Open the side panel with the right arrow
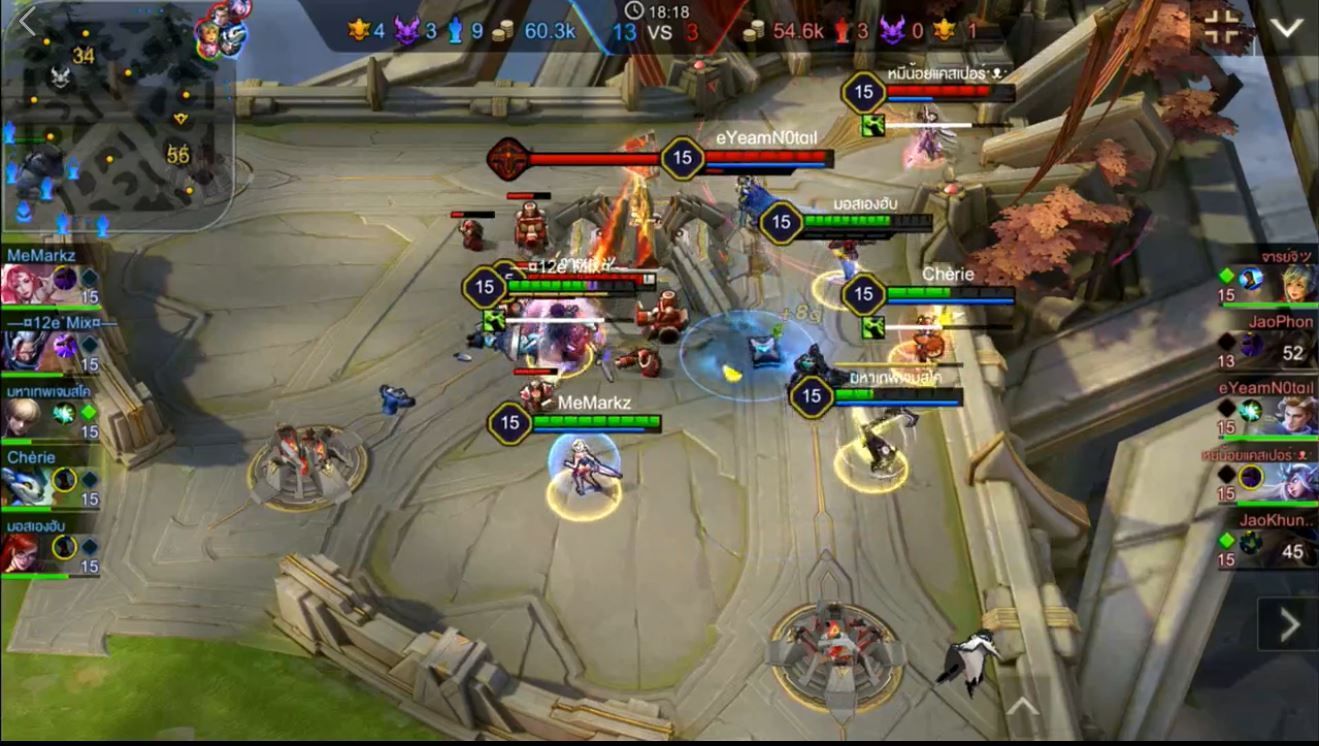This screenshot has width=1319, height=746. tap(1289, 625)
